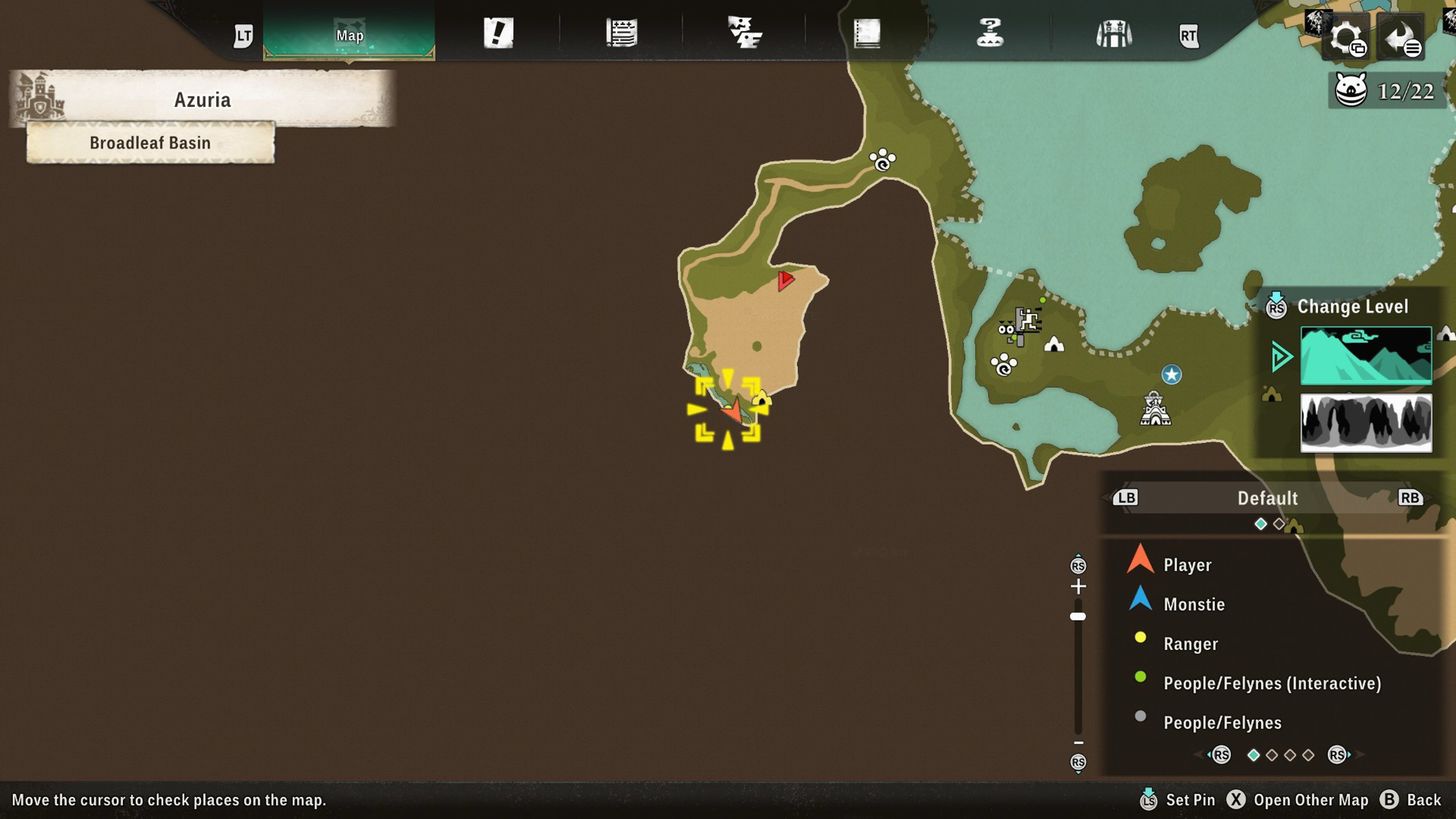Select the mountain surface level thumbnail
Viewport: 1456px width, 819px height.
point(1366,355)
